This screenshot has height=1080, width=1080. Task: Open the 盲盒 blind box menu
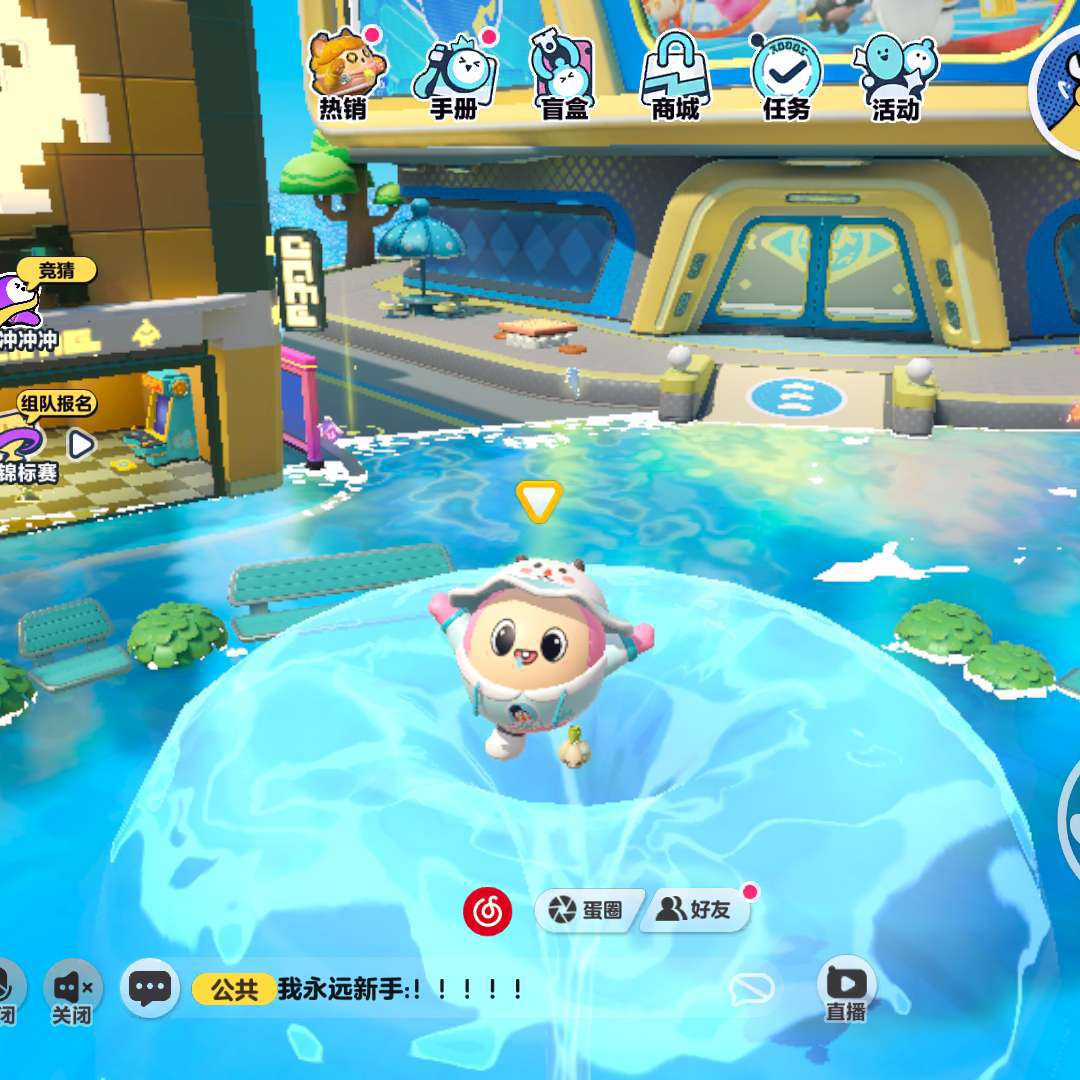click(564, 75)
